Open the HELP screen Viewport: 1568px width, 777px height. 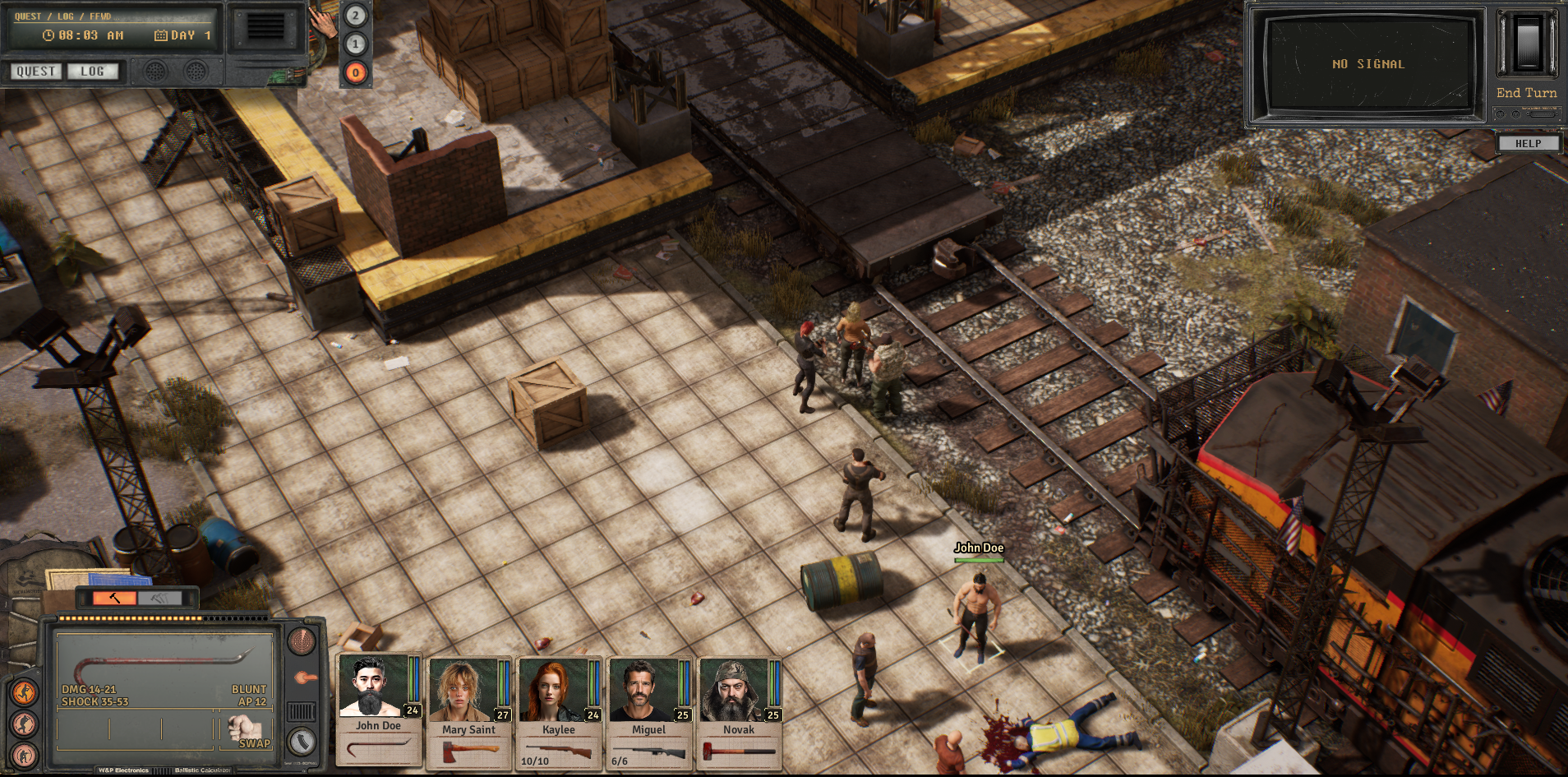pyautogui.click(x=1528, y=143)
